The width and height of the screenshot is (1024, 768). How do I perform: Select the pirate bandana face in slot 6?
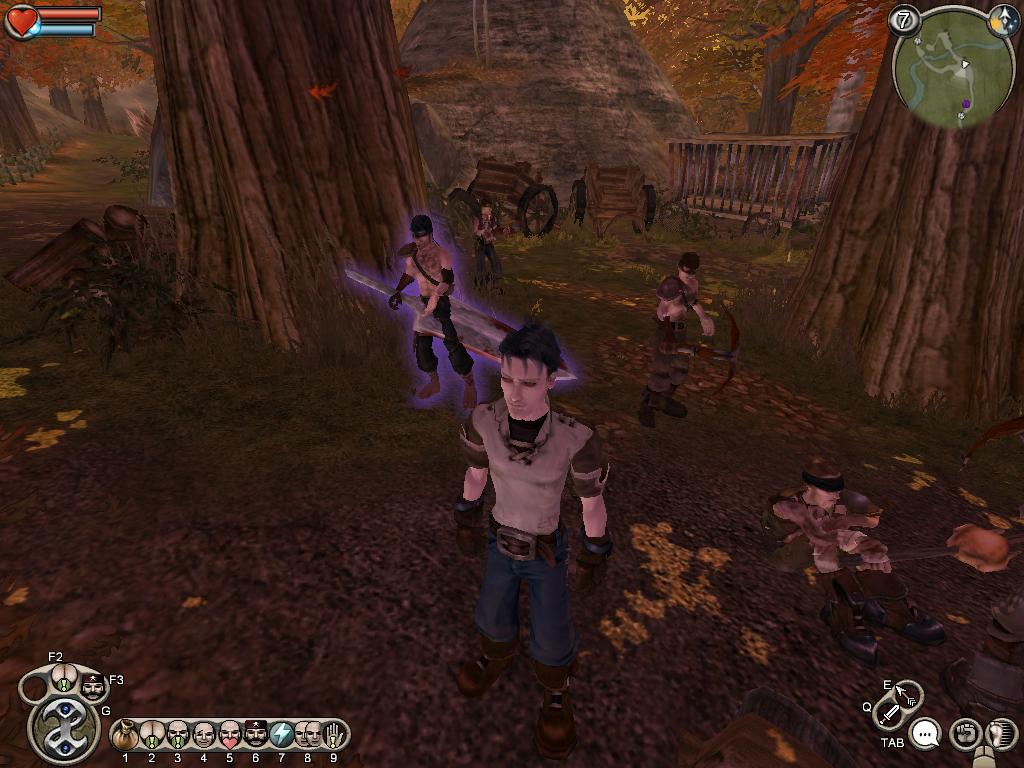pos(256,736)
